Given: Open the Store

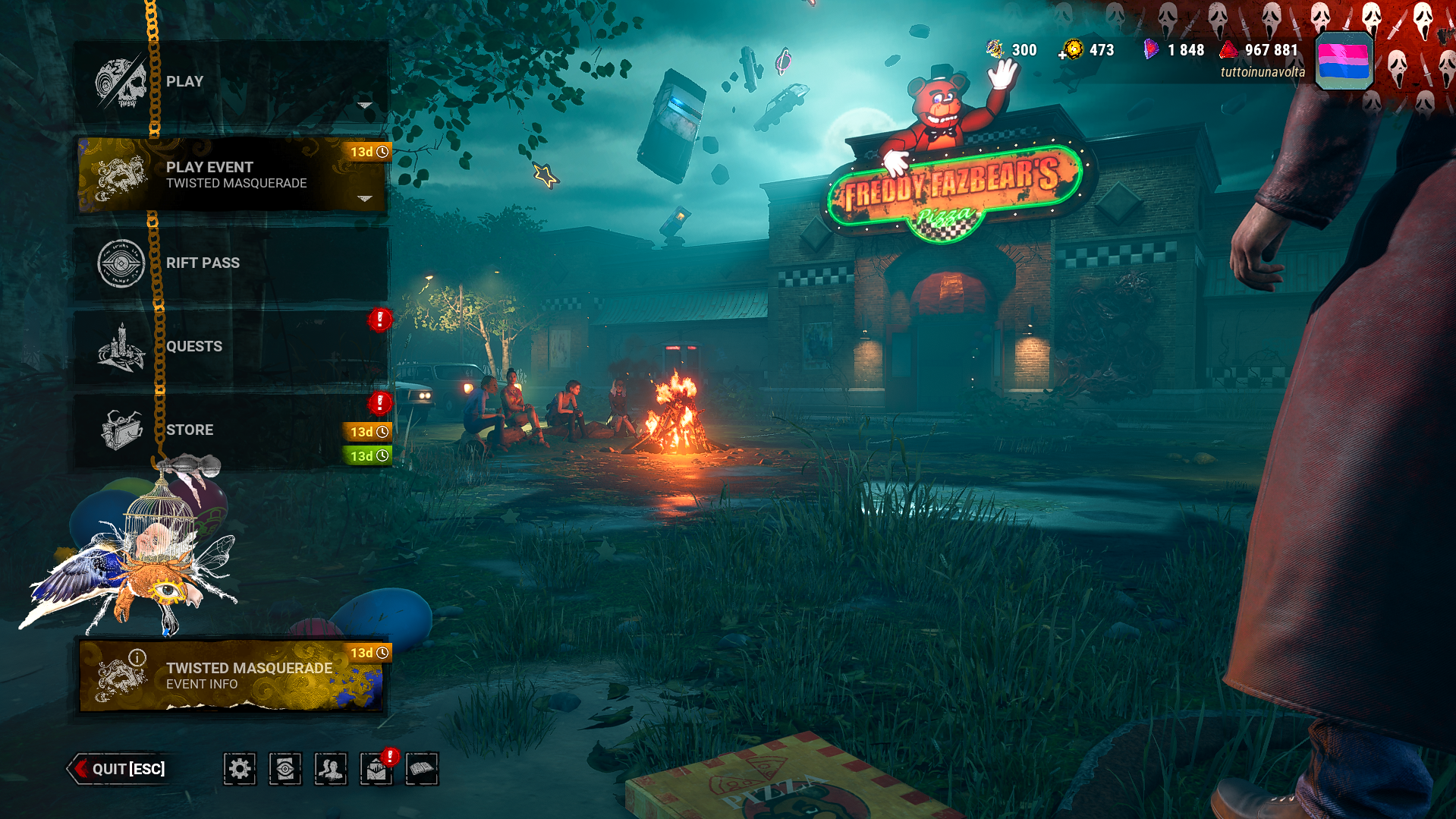Looking at the screenshot, I should [x=231, y=430].
